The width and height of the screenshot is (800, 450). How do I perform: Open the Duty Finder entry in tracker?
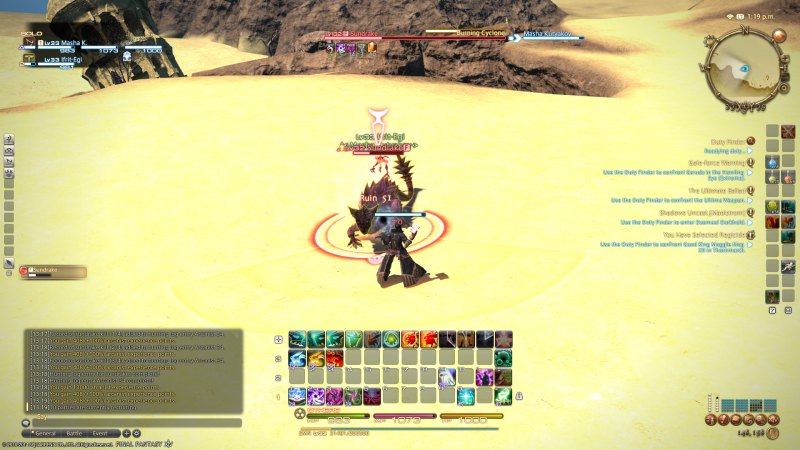coord(728,143)
